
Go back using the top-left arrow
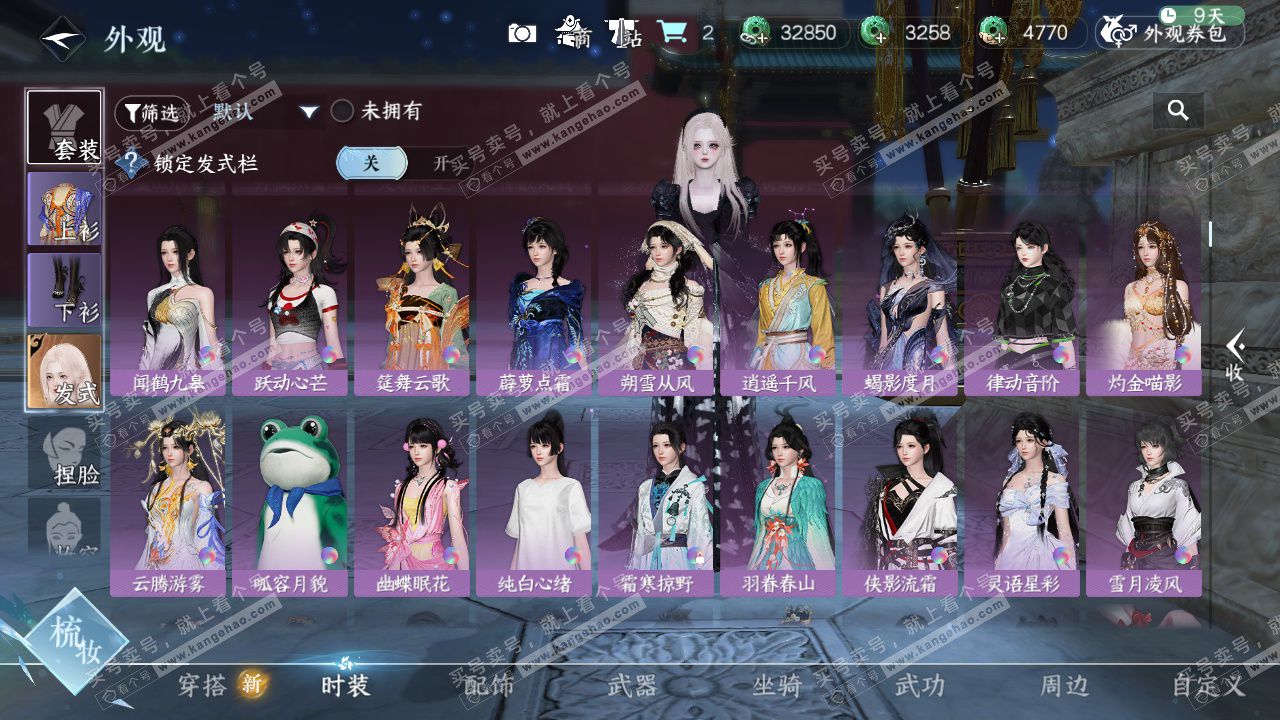[x=62, y=39]
